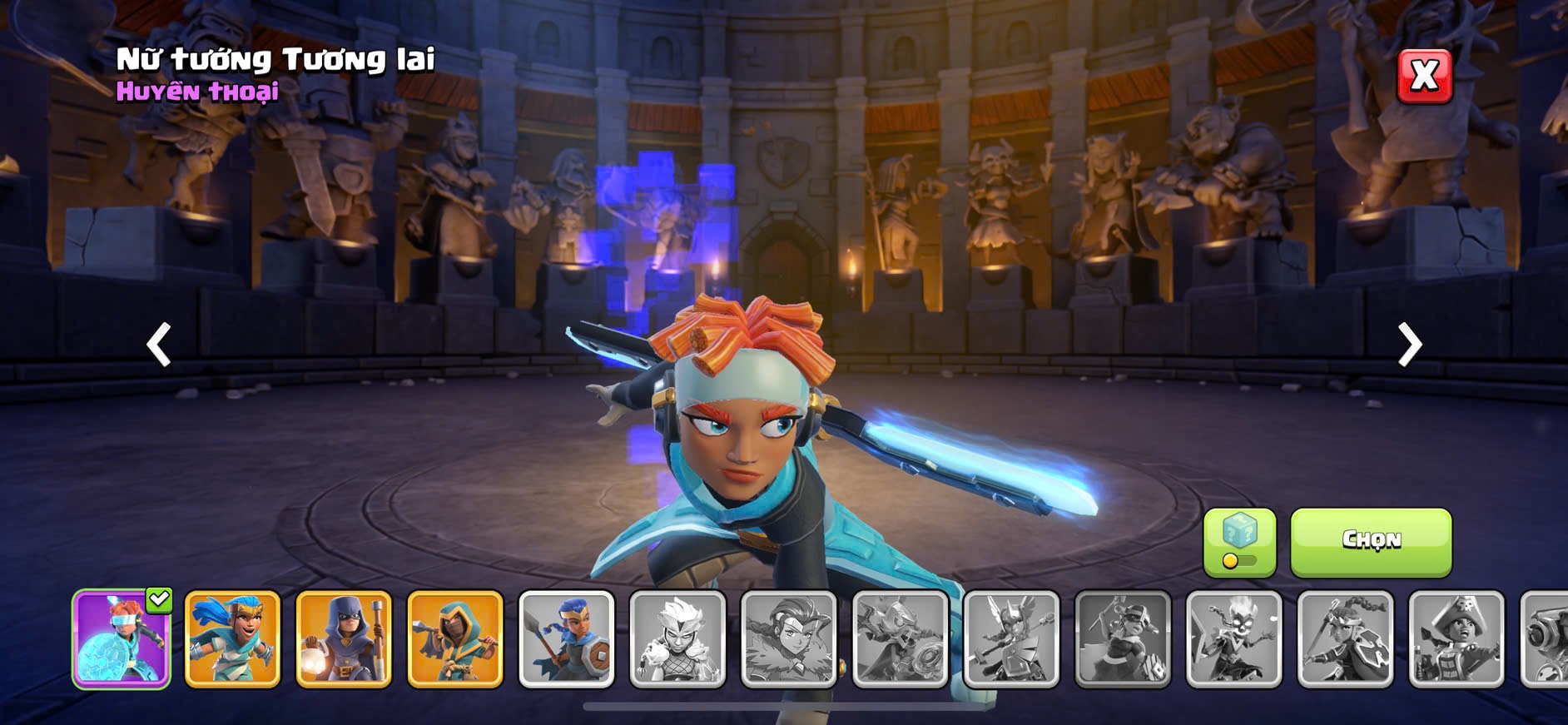Viewport: 1568px width, 725px height.
Task: Pick the locked braided warrior skin with sword
Action: coord(1345,638)
